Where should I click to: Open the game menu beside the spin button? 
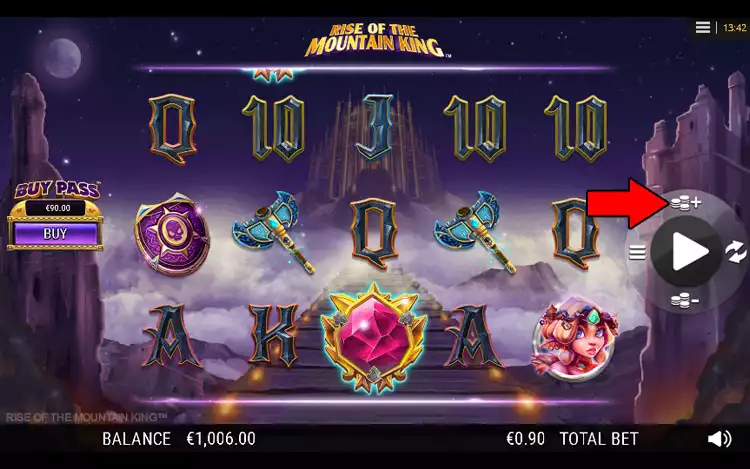(x=637, y=252)
